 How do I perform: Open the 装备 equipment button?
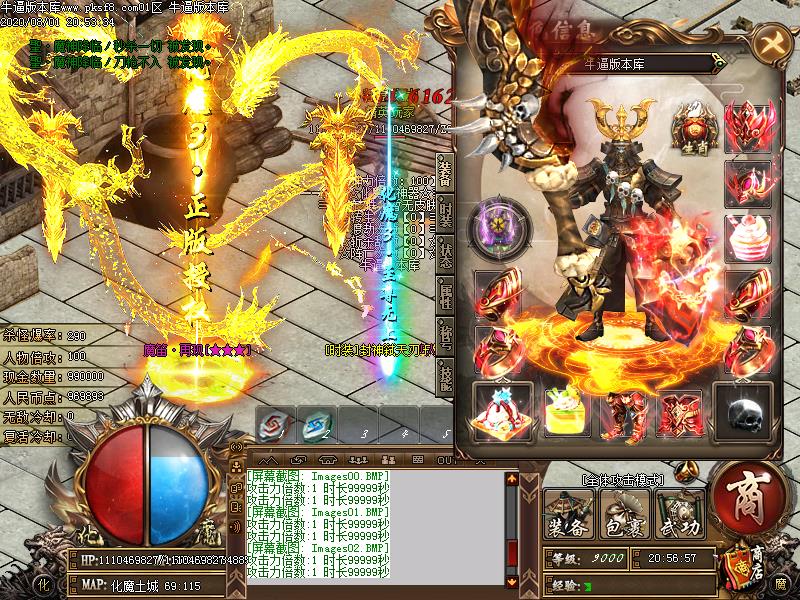[567, 514]
